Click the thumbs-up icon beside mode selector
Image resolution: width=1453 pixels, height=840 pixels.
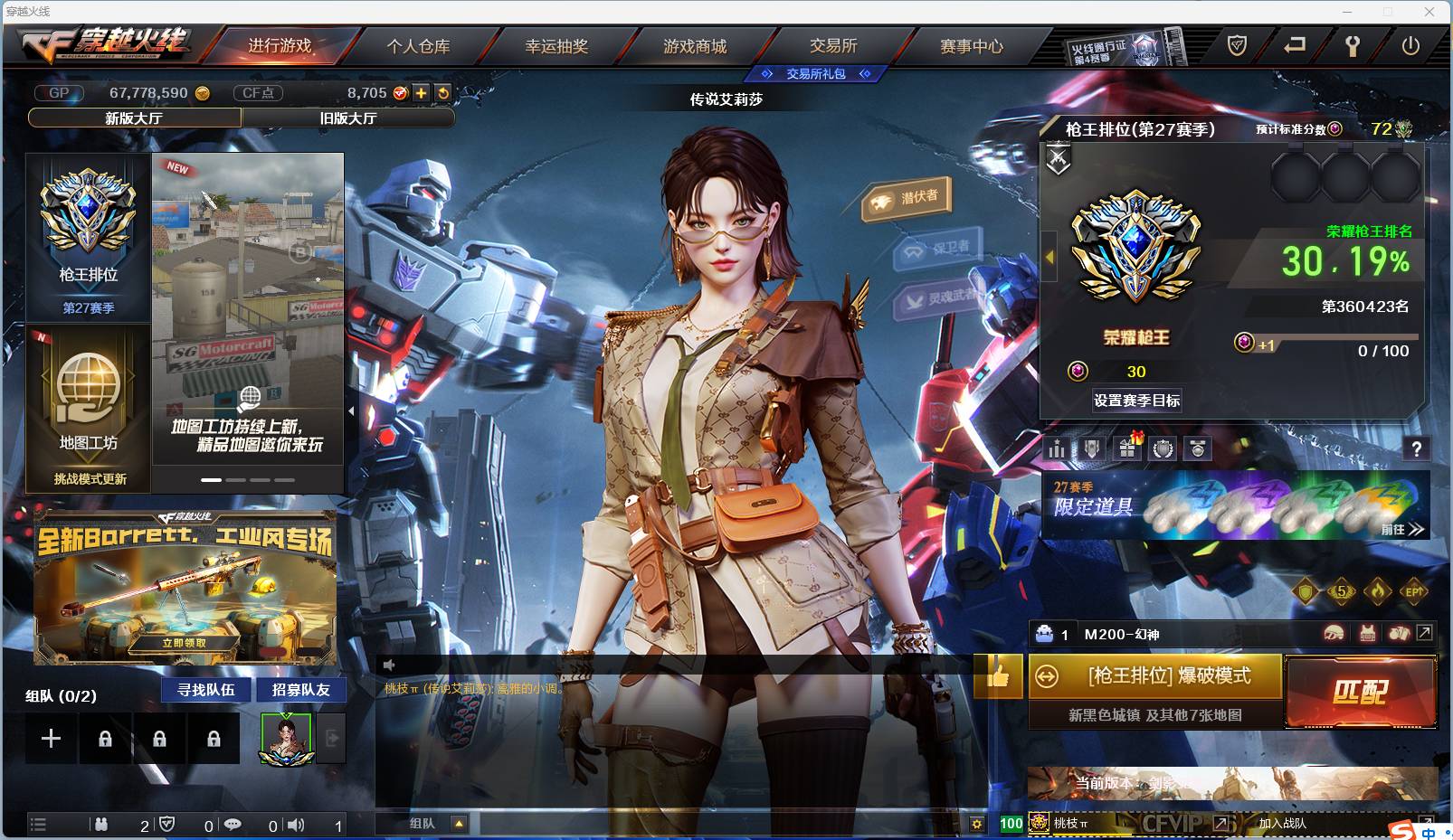[998, 677]
